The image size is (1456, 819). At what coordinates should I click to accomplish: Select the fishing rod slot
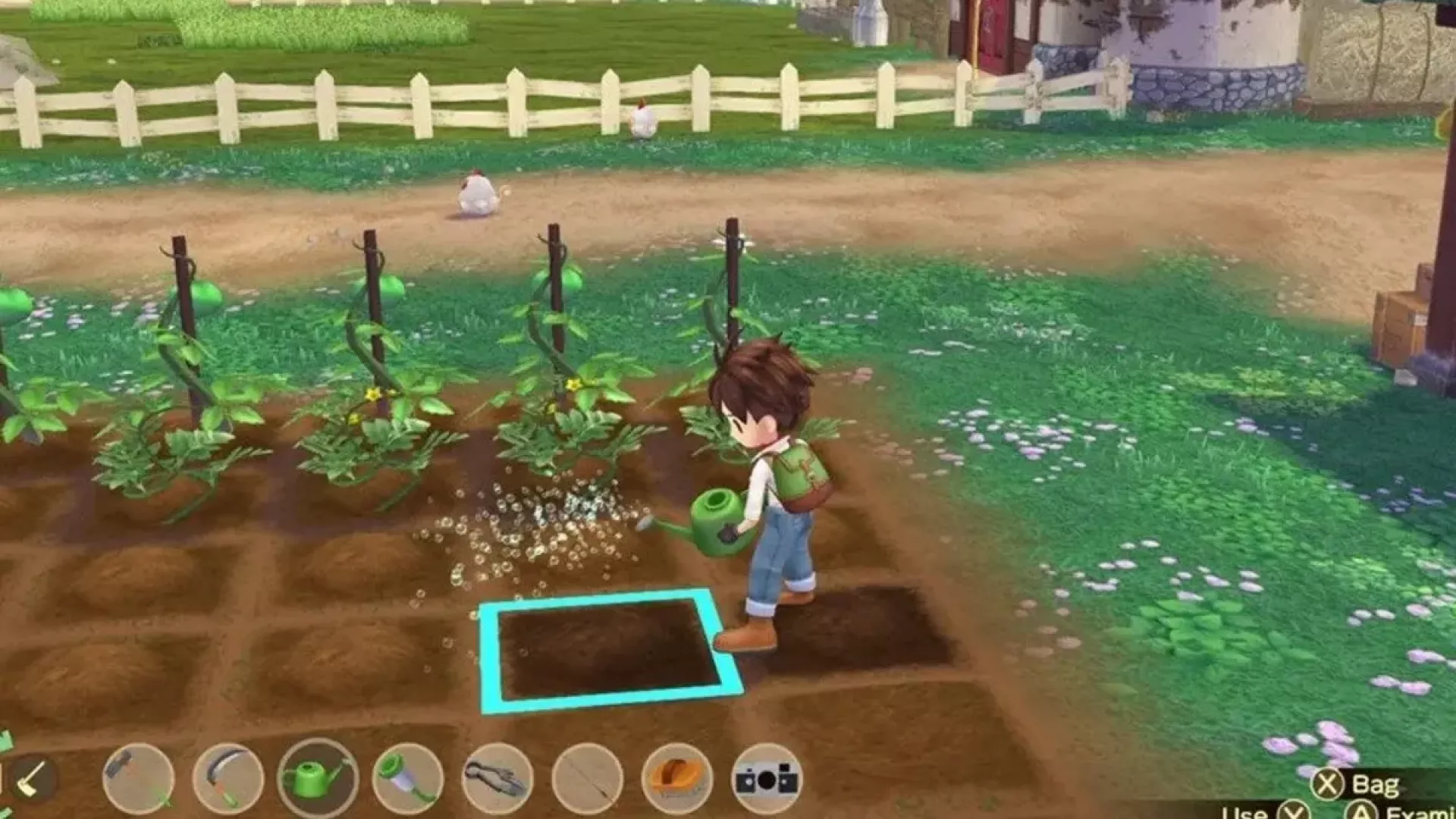click(x=588, y=778)
